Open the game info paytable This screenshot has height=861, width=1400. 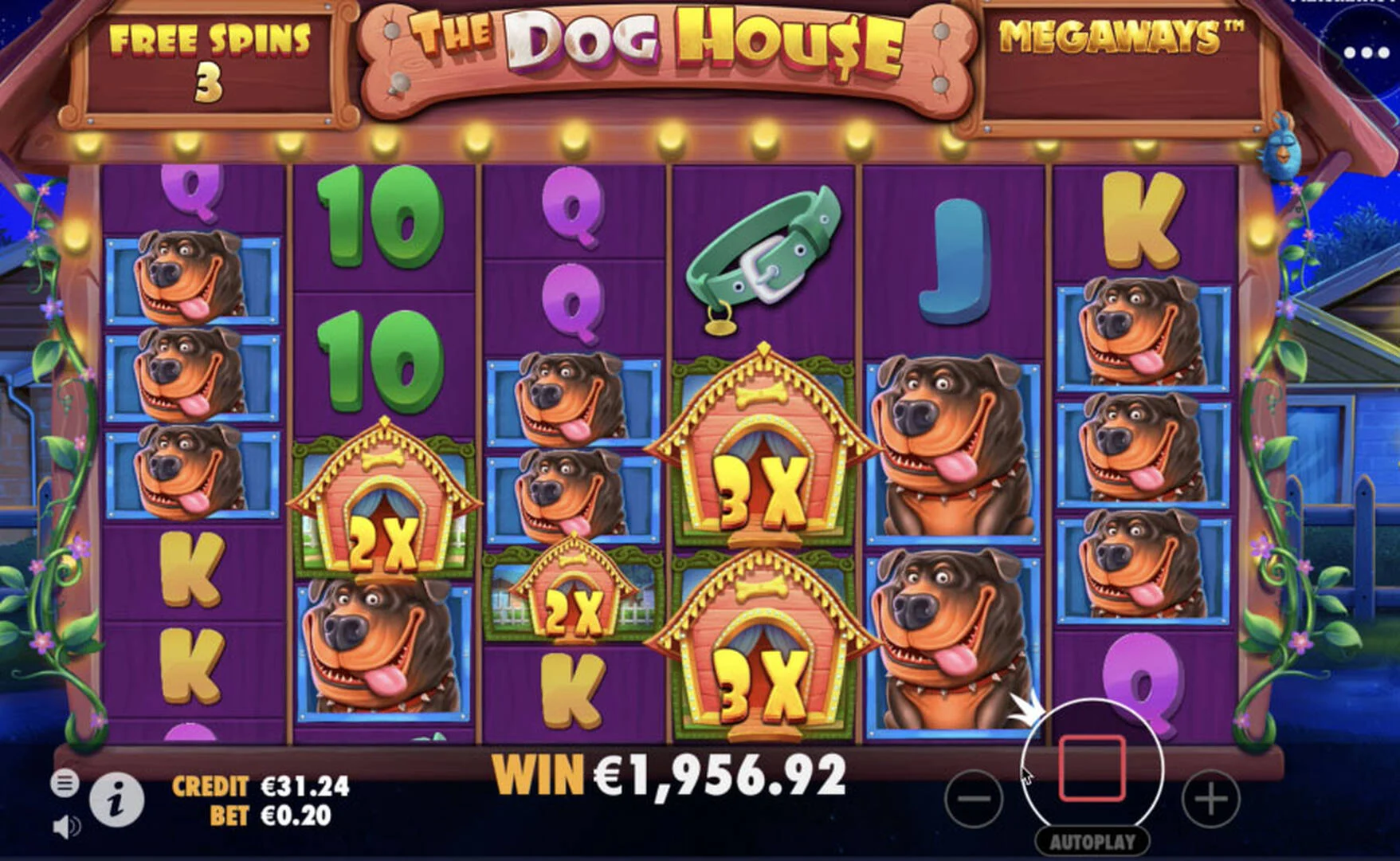tap(116, 800)
